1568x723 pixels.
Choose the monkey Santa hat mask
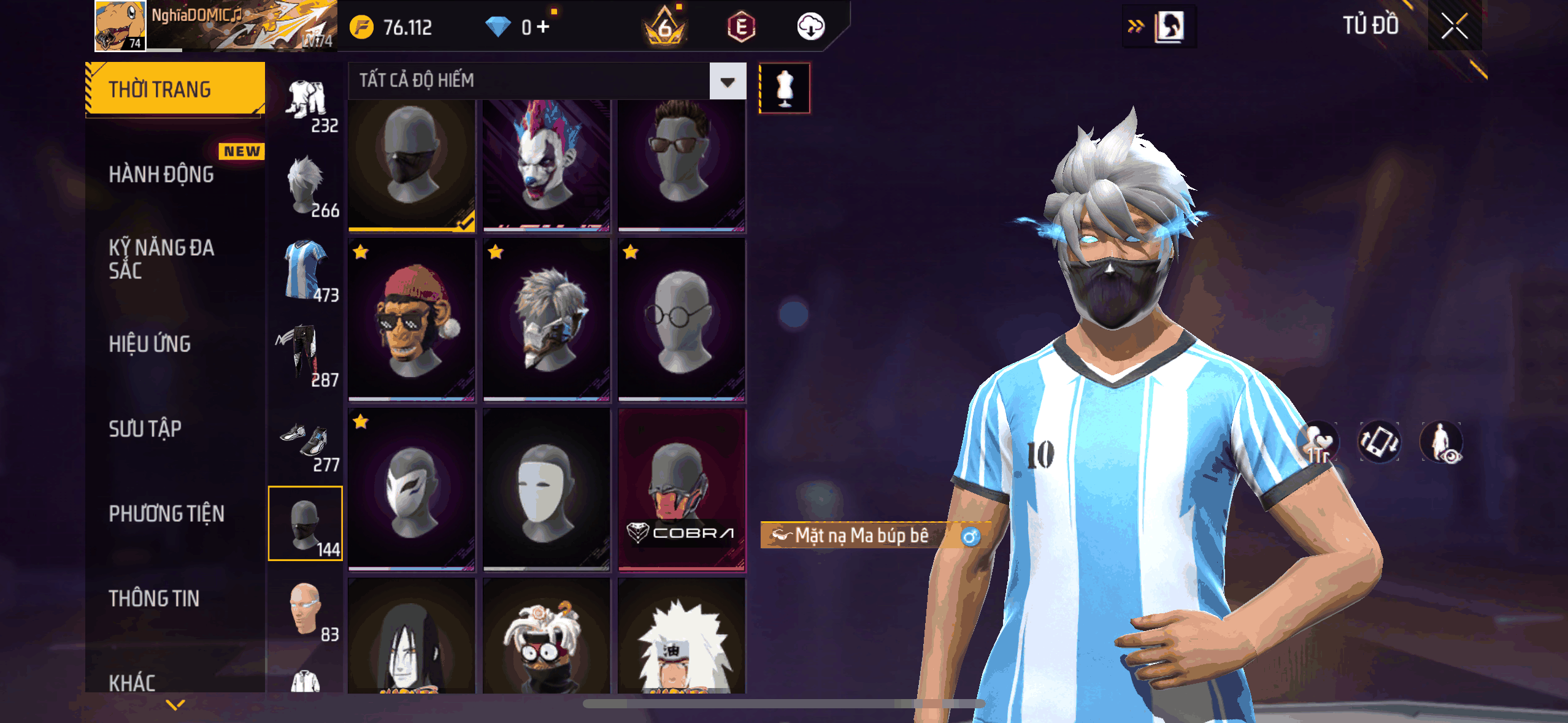[x=412, y=319]
